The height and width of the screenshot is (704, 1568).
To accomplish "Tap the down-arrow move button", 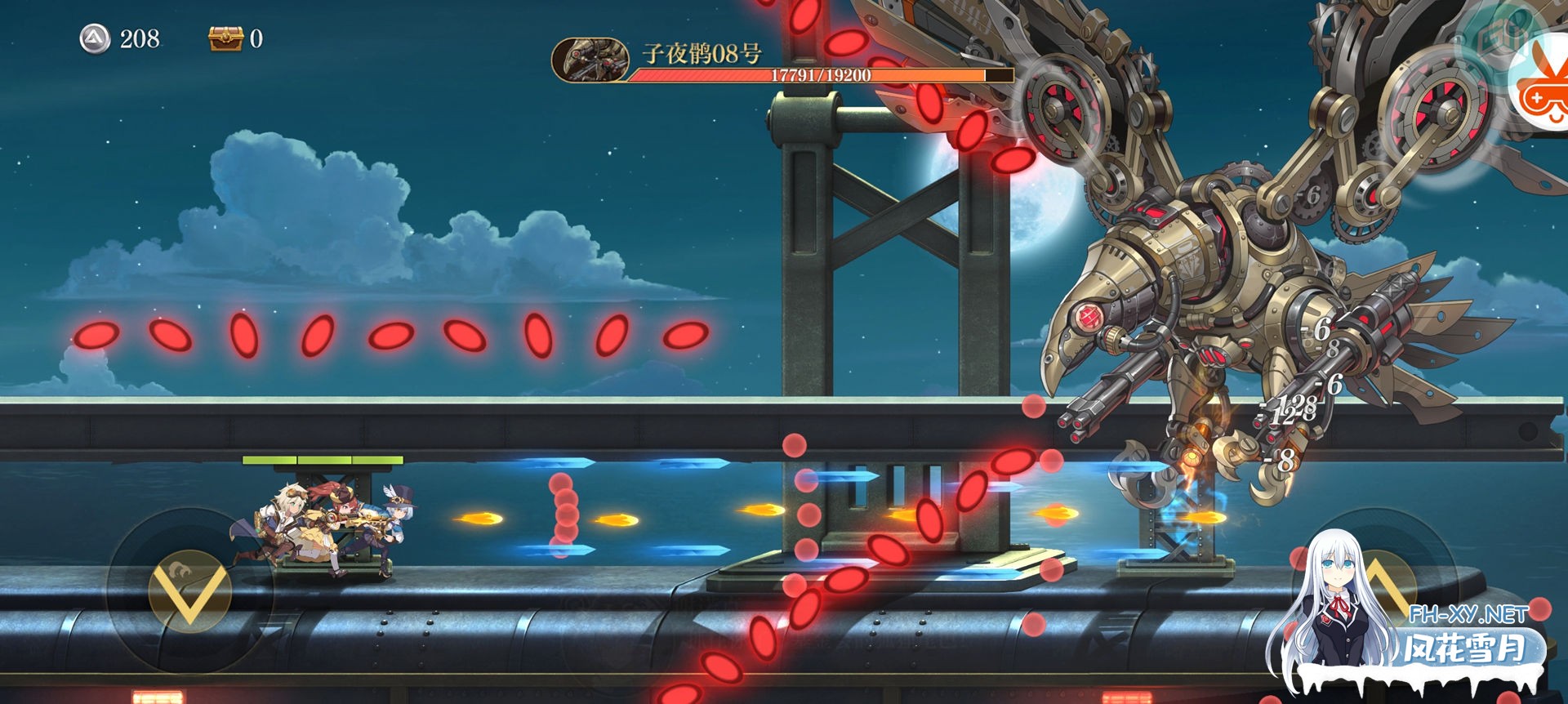I will [189, 590].
